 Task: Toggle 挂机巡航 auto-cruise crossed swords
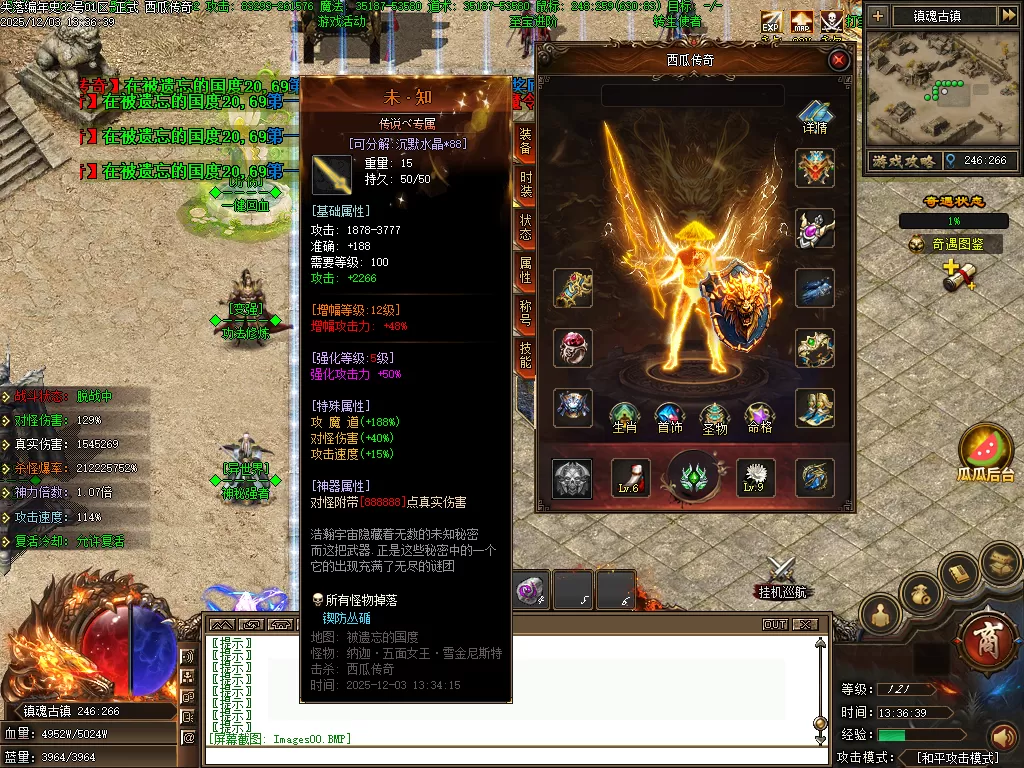click(x=780, y=575)
